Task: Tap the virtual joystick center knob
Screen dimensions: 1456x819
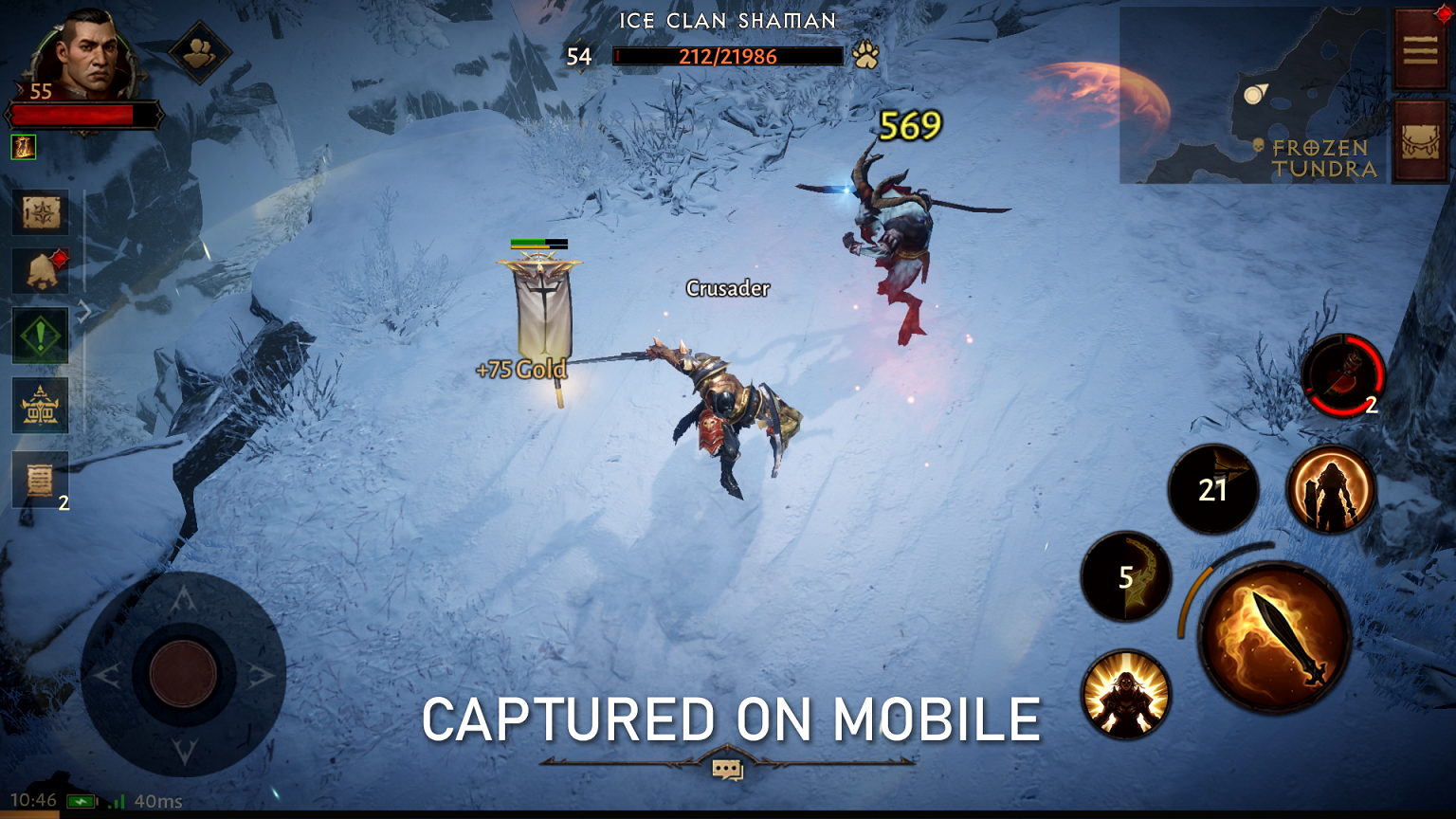Action: [183, 674]
